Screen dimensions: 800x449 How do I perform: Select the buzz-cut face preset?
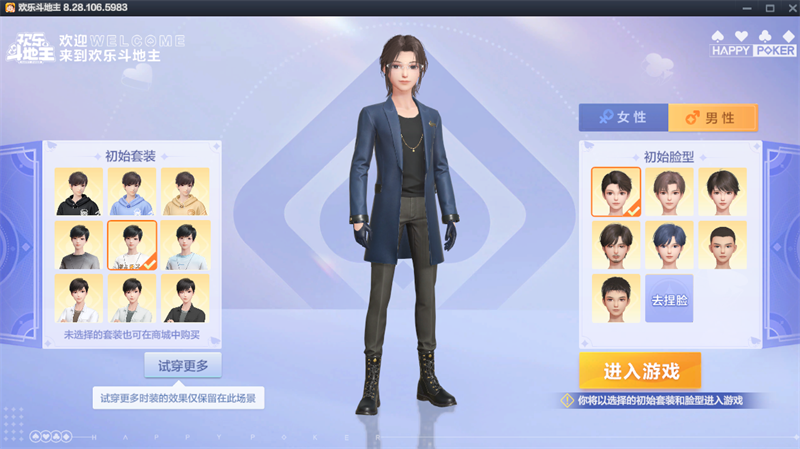click(x=722, y=245)
